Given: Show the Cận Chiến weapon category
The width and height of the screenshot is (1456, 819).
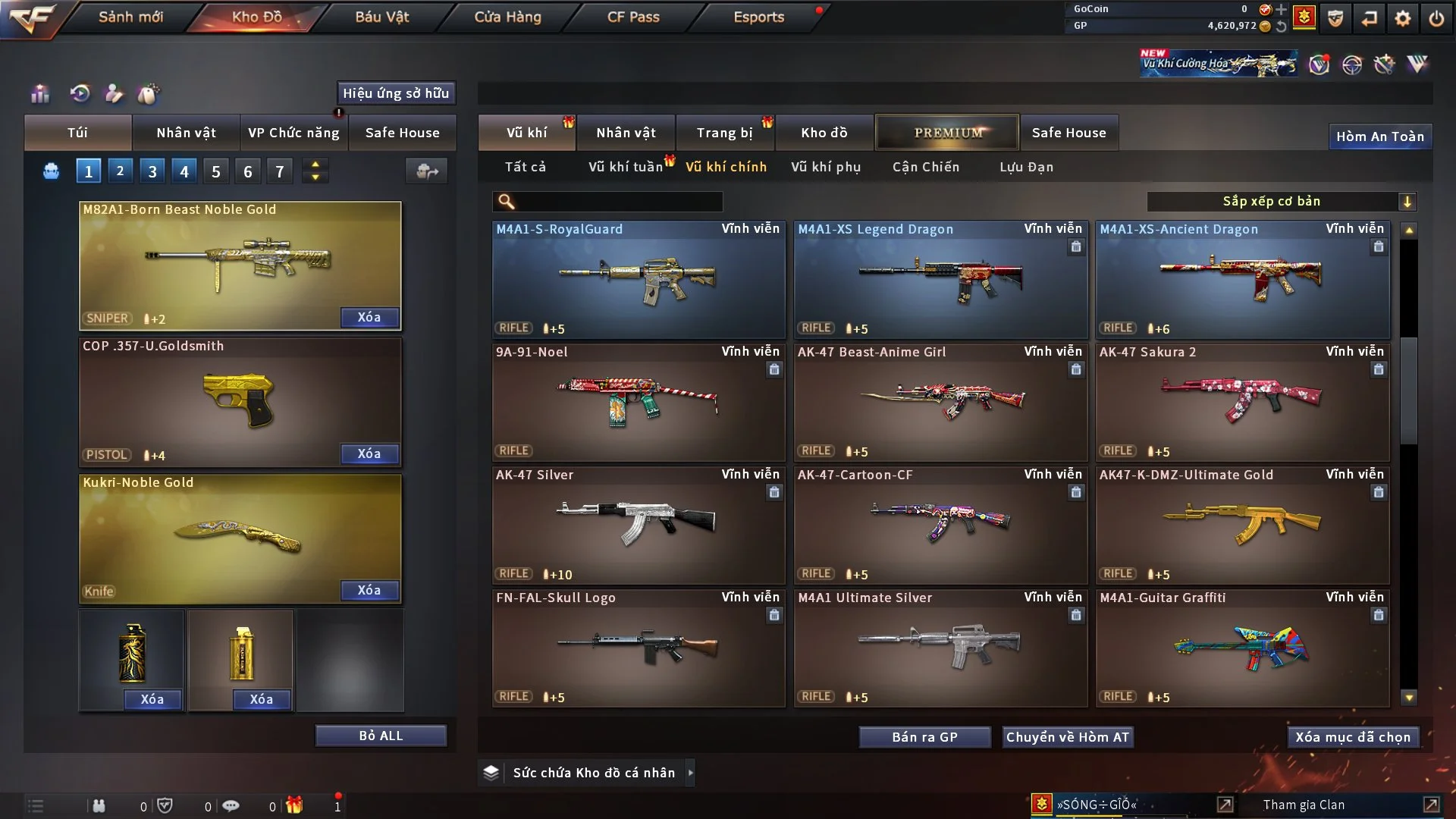Looking at the screenshot, I should pyautogui.click(x=925, y=167).
